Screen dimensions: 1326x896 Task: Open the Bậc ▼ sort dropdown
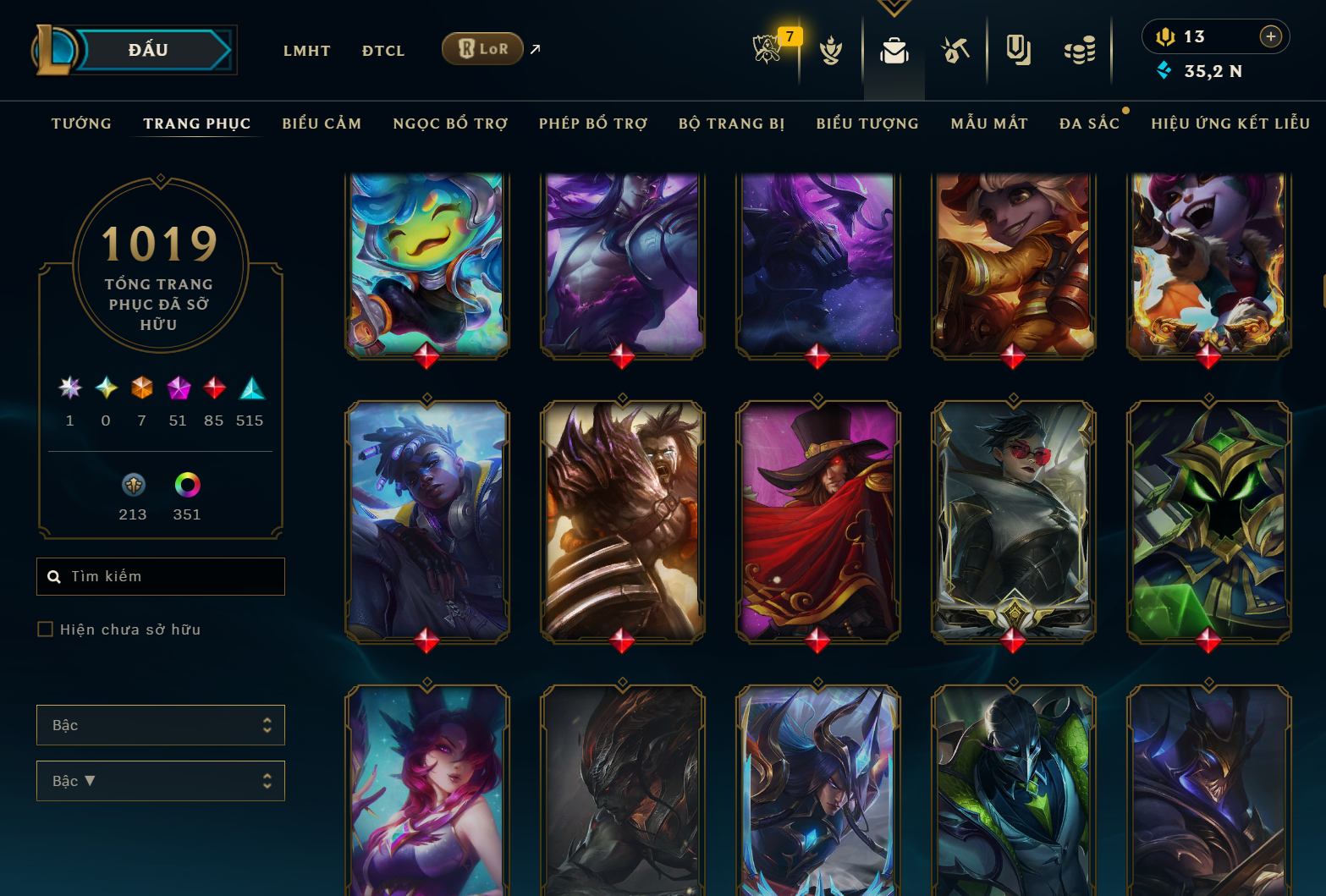click(x=161, y=781)
